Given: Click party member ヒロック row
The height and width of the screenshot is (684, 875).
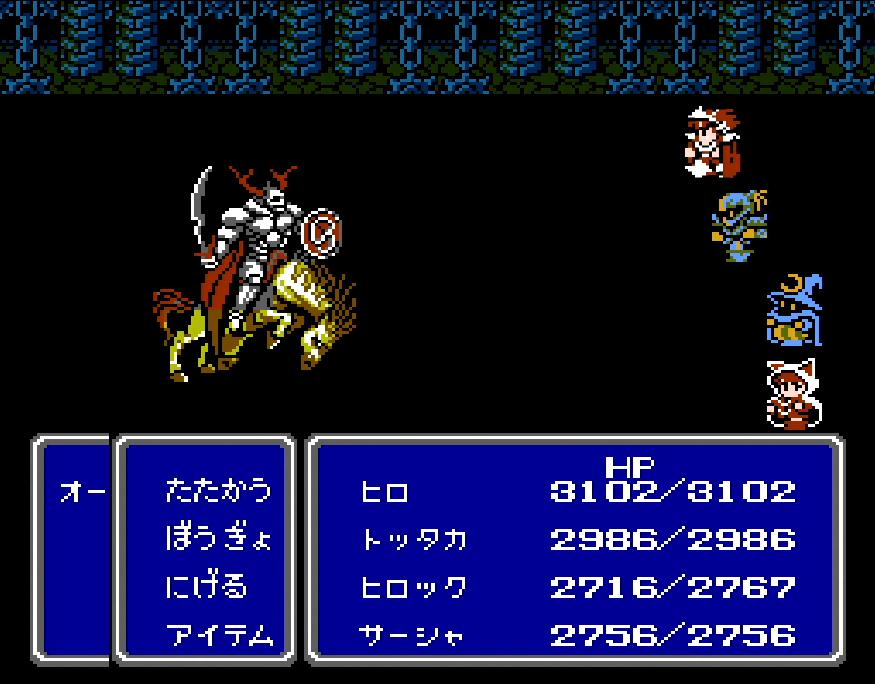Looking at the screenshot, I should pyautogui.click(x=413, y=587).
